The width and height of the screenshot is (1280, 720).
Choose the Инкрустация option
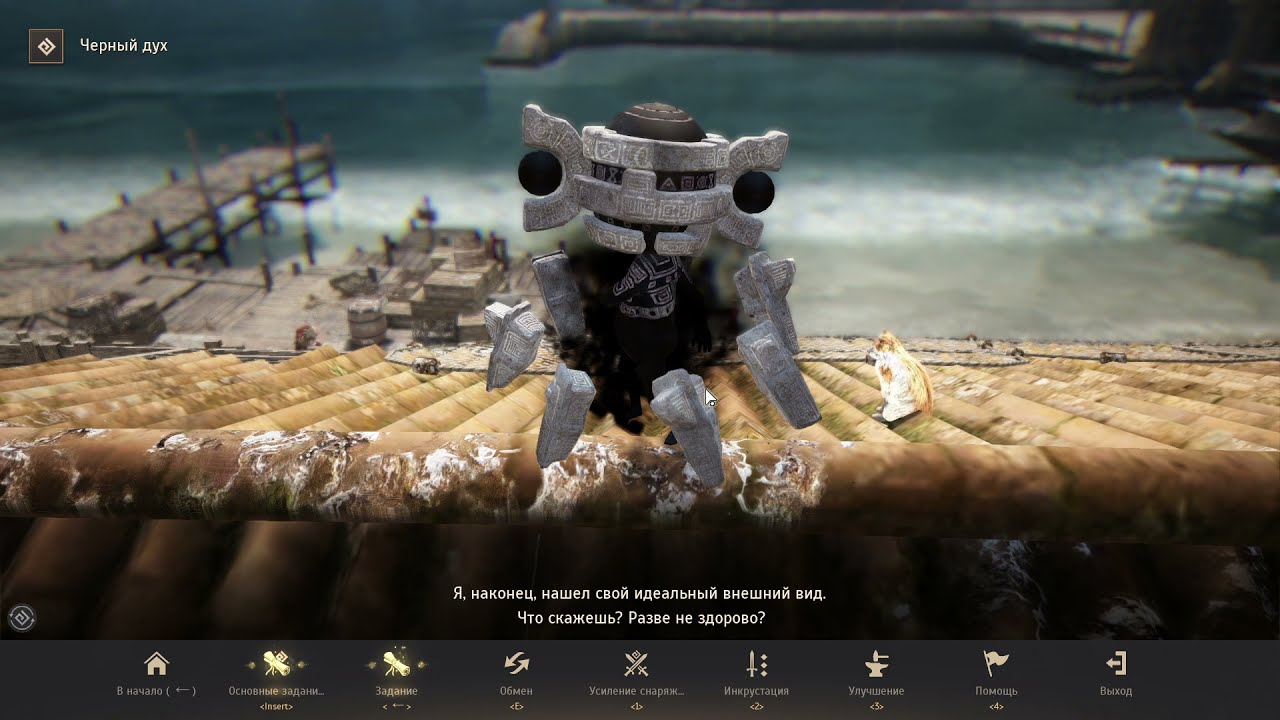click(756, 665)
